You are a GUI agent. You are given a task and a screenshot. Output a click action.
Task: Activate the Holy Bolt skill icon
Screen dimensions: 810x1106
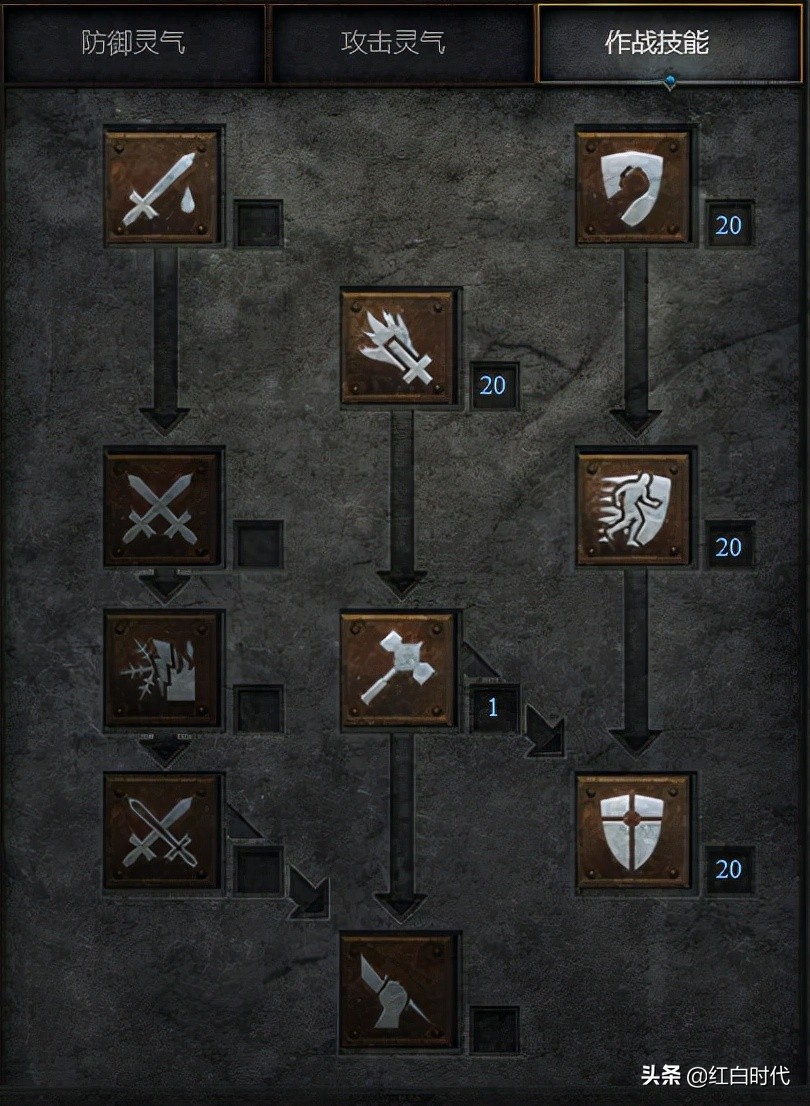399,347
